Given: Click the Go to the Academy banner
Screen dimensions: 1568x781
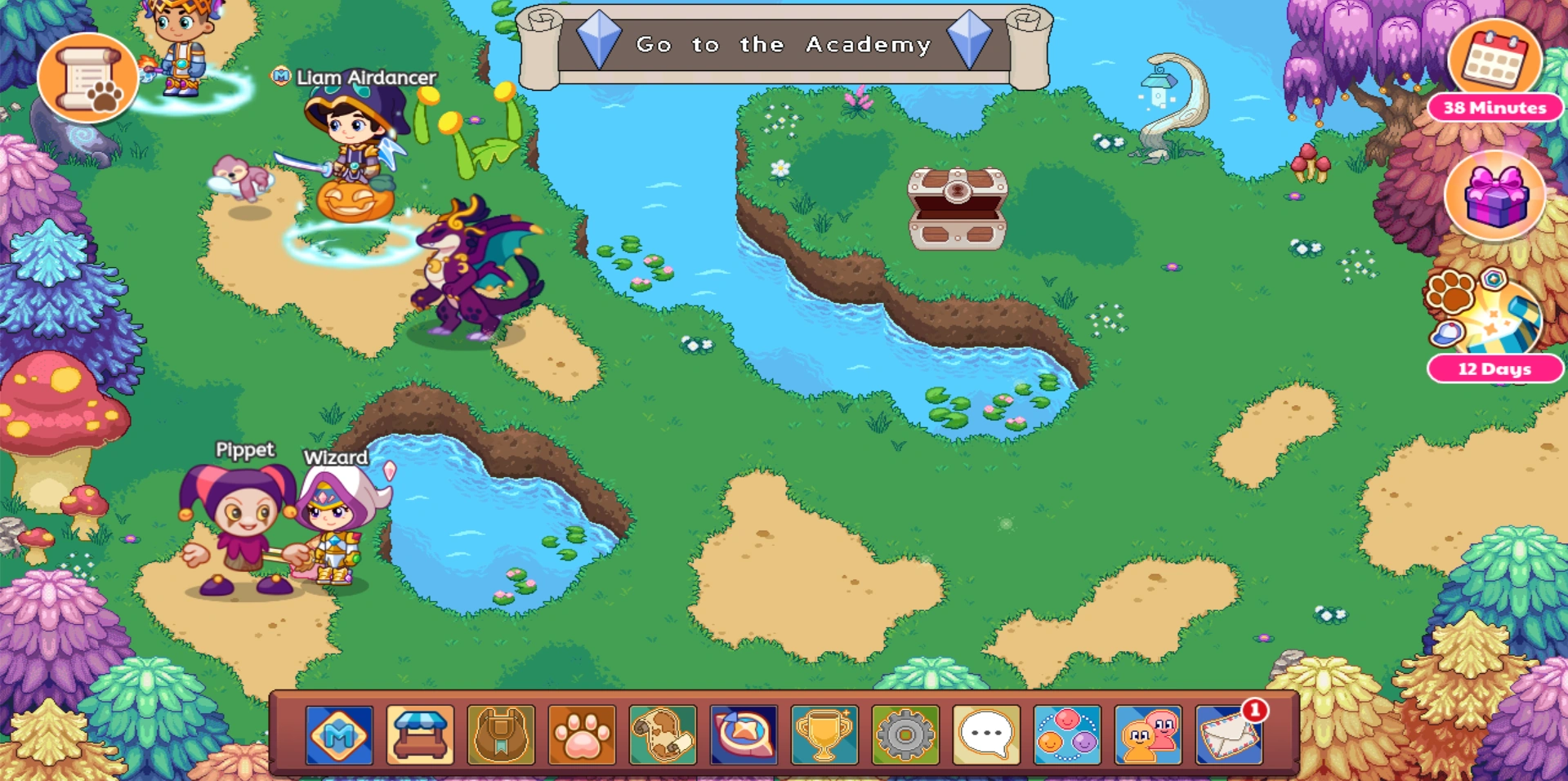Looking at the screenshot, I should coord(783,45).
